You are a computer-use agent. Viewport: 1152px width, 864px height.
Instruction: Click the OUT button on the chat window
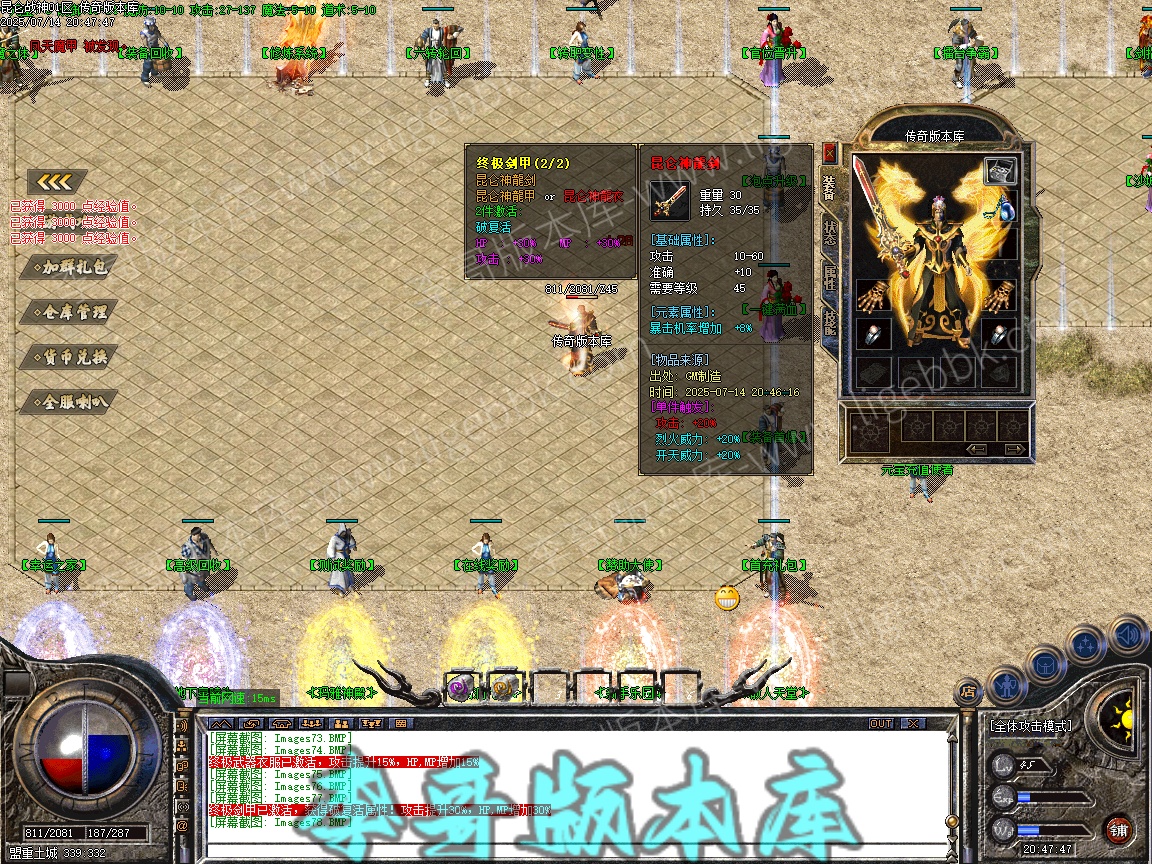pos(881,723)
